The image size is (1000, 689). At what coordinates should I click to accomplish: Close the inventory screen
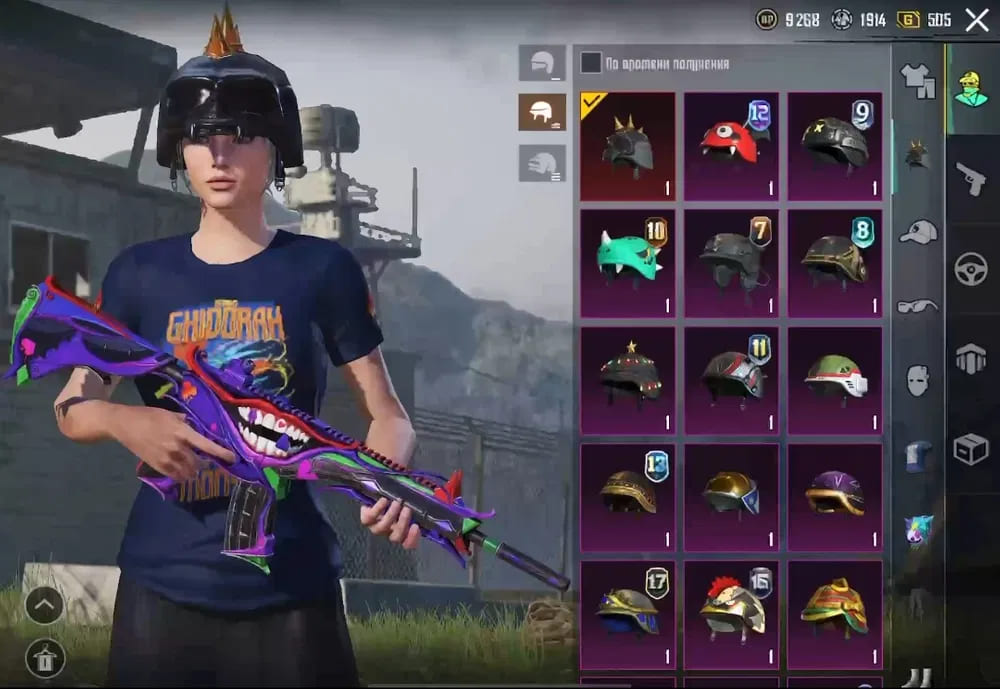point(976,20)
